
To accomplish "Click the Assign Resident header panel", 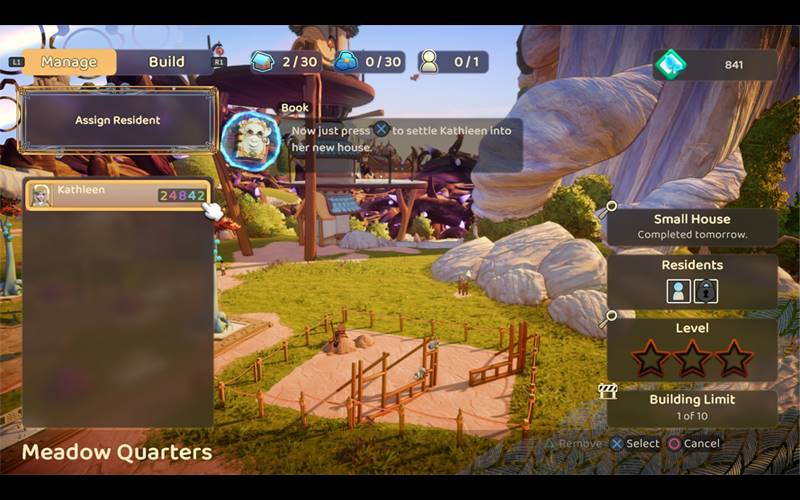I will 118,121.
